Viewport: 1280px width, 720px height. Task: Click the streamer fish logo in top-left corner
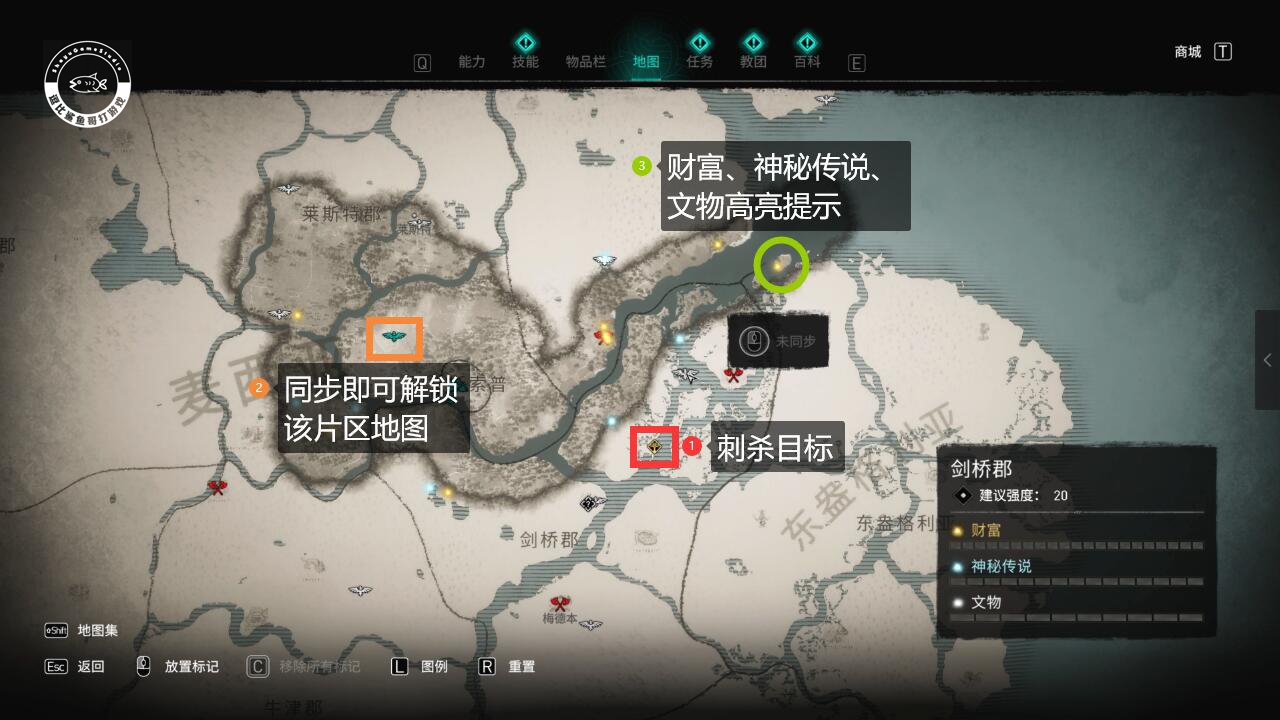[87, 82]
